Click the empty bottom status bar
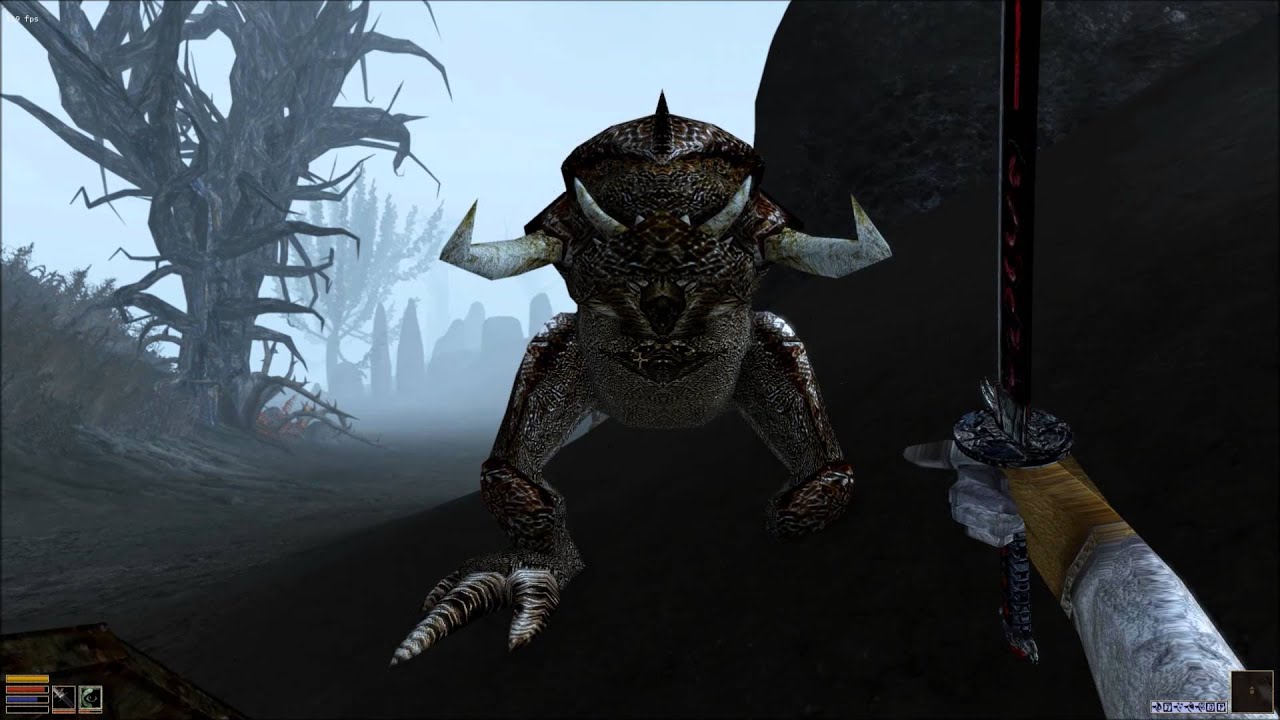This screenshot has height=720, width=1280. [27, 709]
